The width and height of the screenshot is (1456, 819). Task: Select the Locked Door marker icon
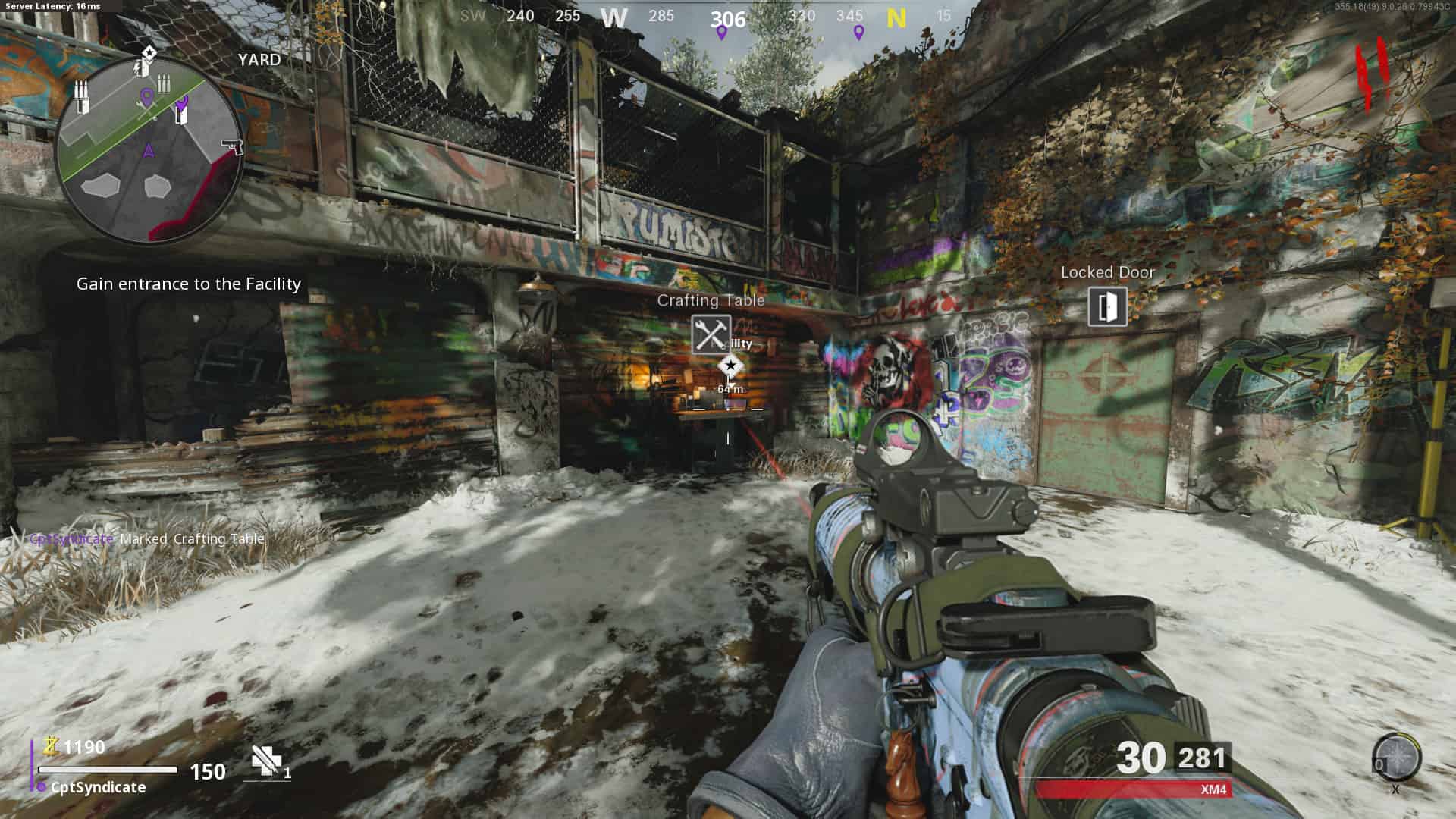[1107, 306]
